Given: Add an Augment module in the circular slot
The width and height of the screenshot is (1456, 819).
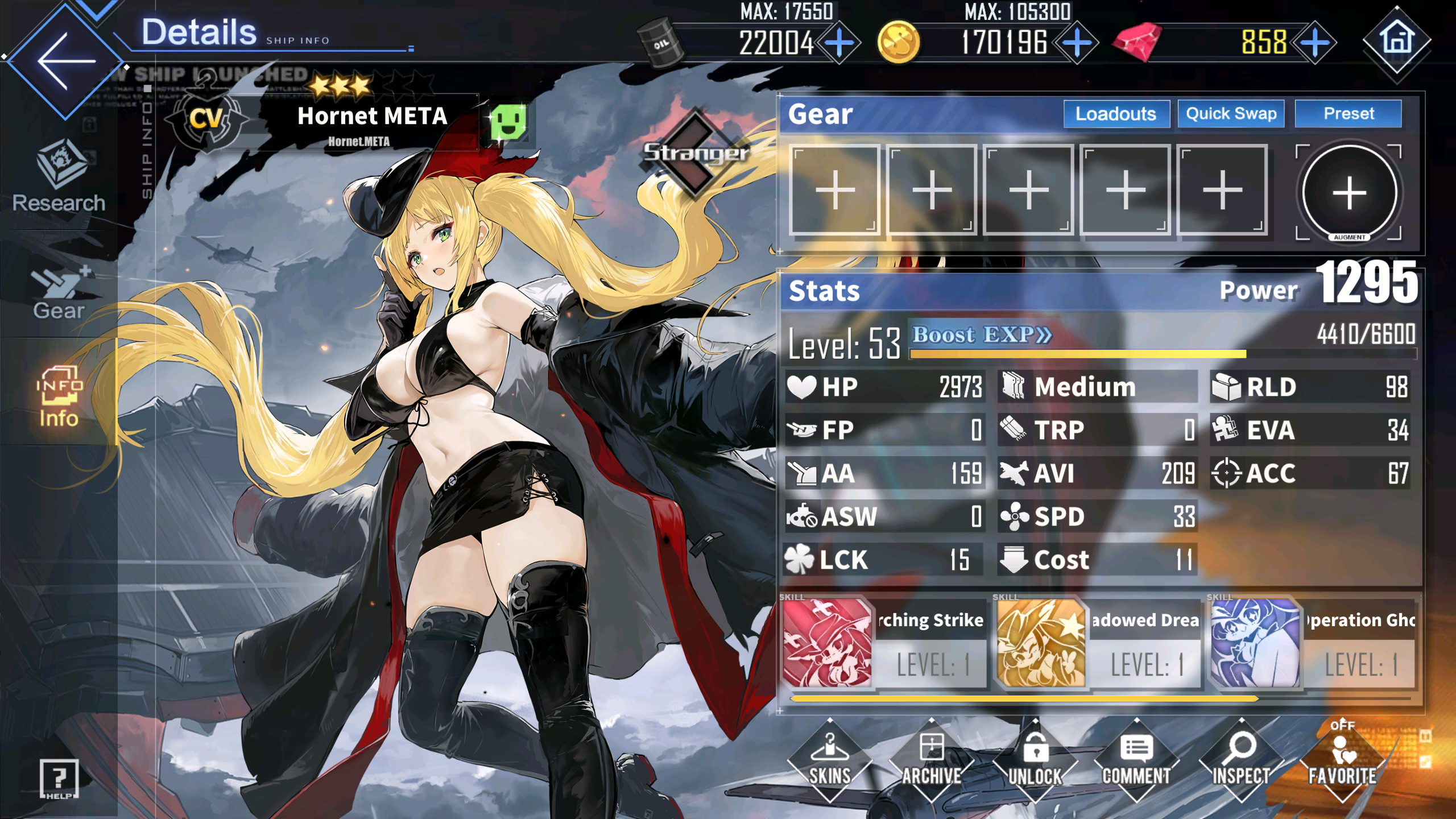Looking at the screenshot, I should (1349, 192).
